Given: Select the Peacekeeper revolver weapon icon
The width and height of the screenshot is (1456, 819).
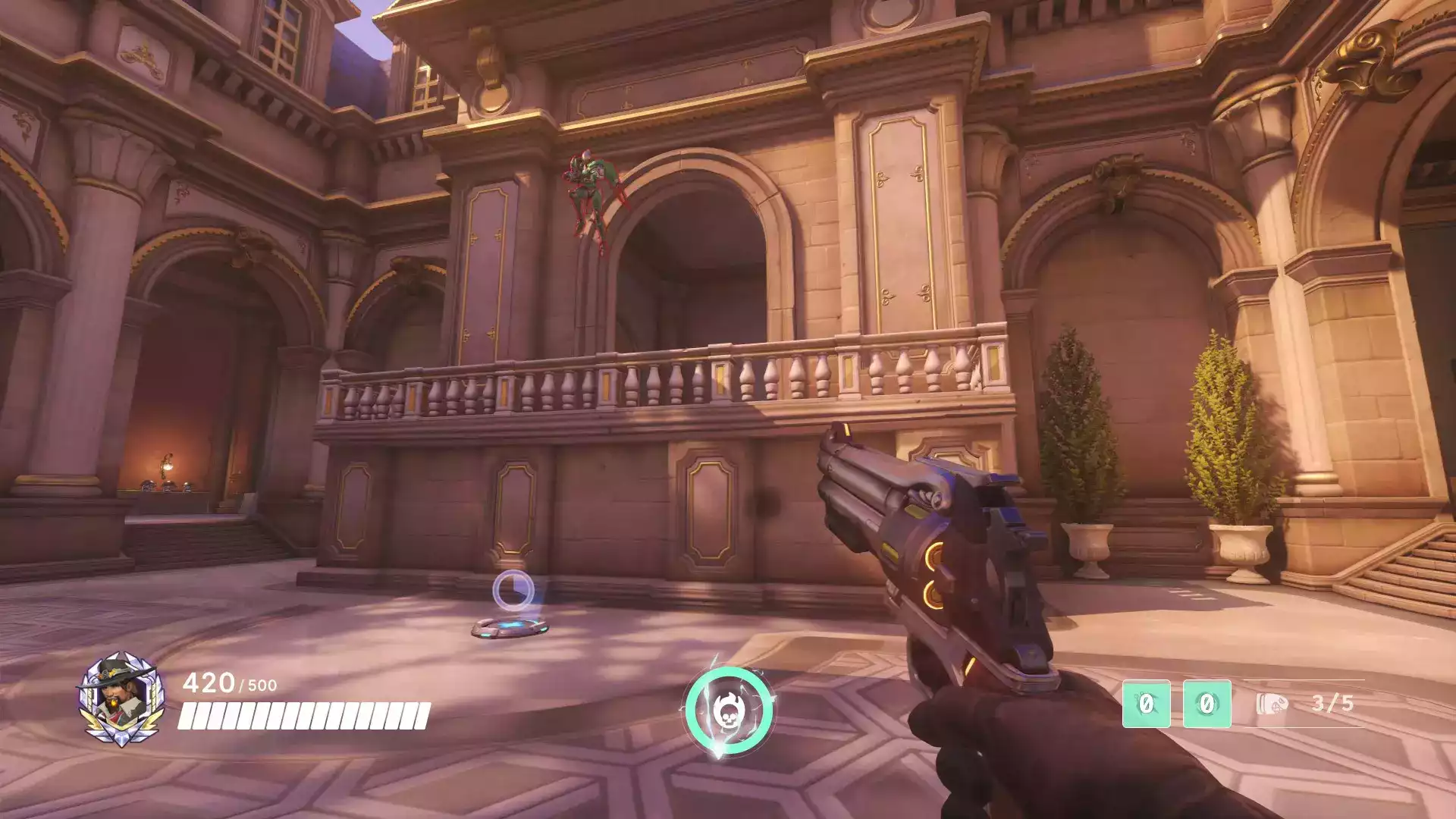Looking at the screenshot, I should [x=1272, y=704].
